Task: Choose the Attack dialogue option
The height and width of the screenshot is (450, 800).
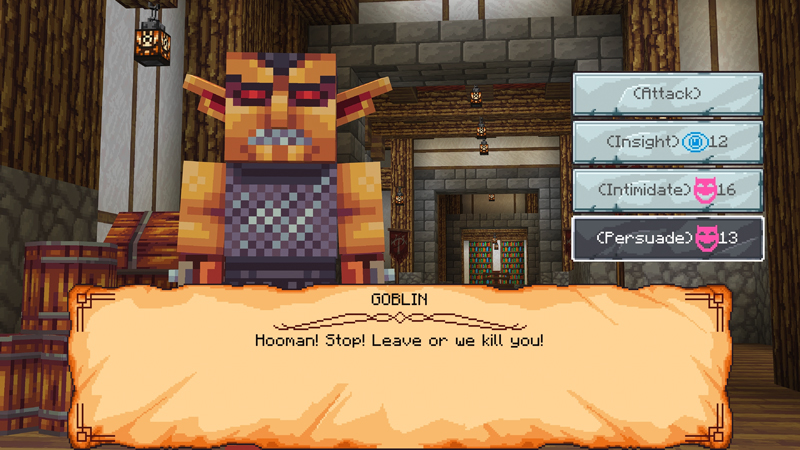Action: coord(667,94)
